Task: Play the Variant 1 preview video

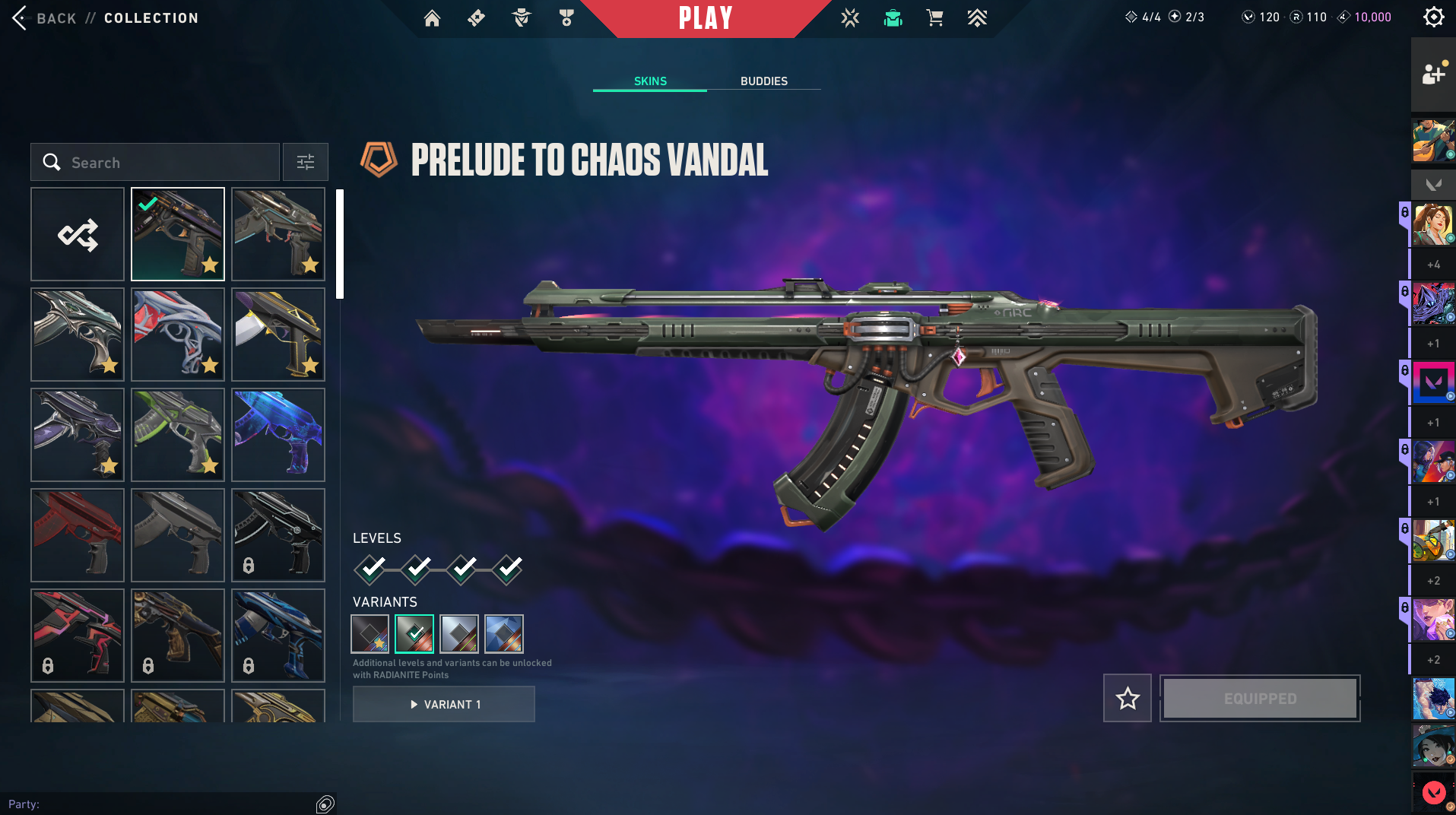Action: coord(444,705)
